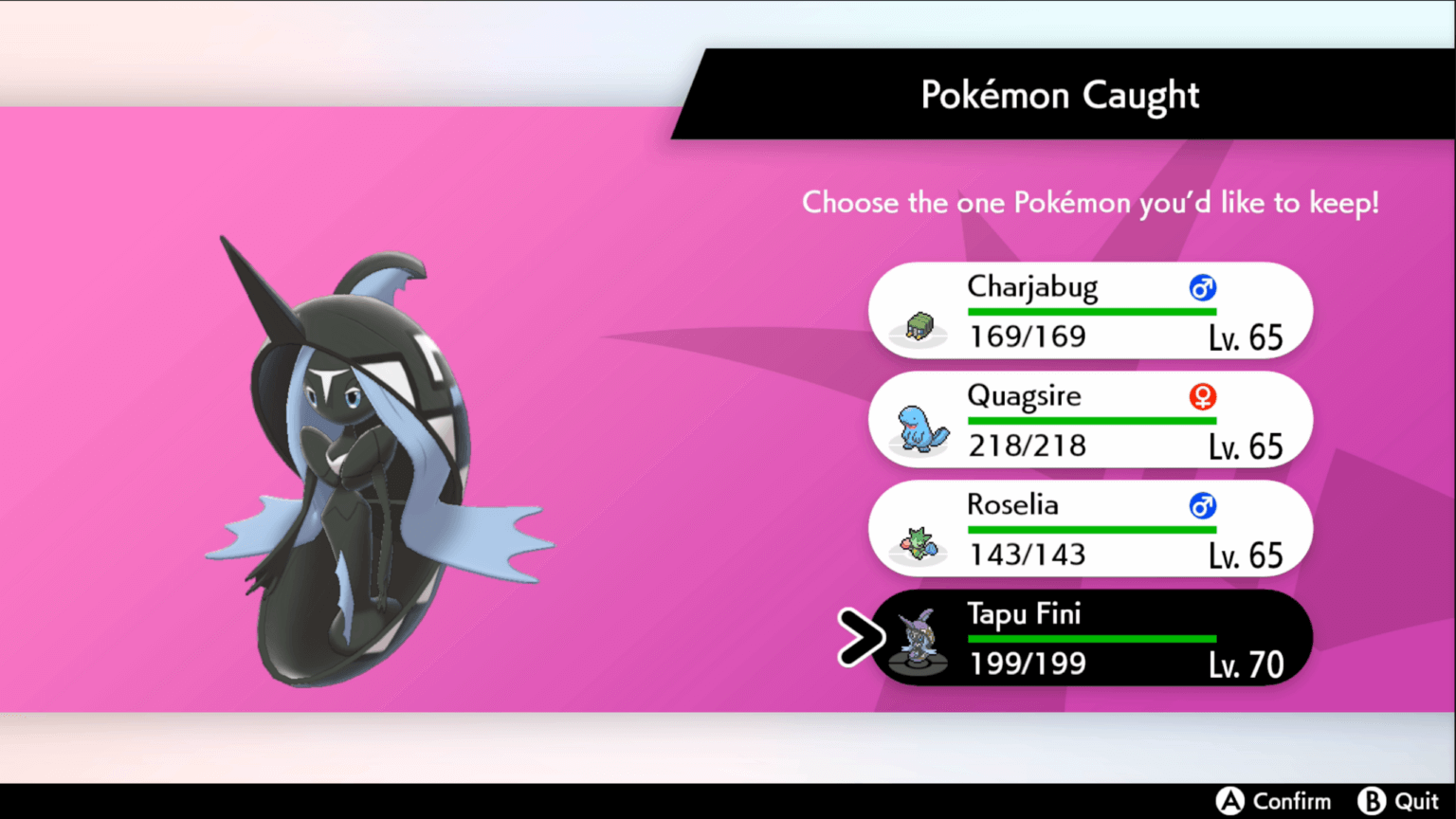Click the B button icon near Quit
The image size is (1456, 819).
1374,801
